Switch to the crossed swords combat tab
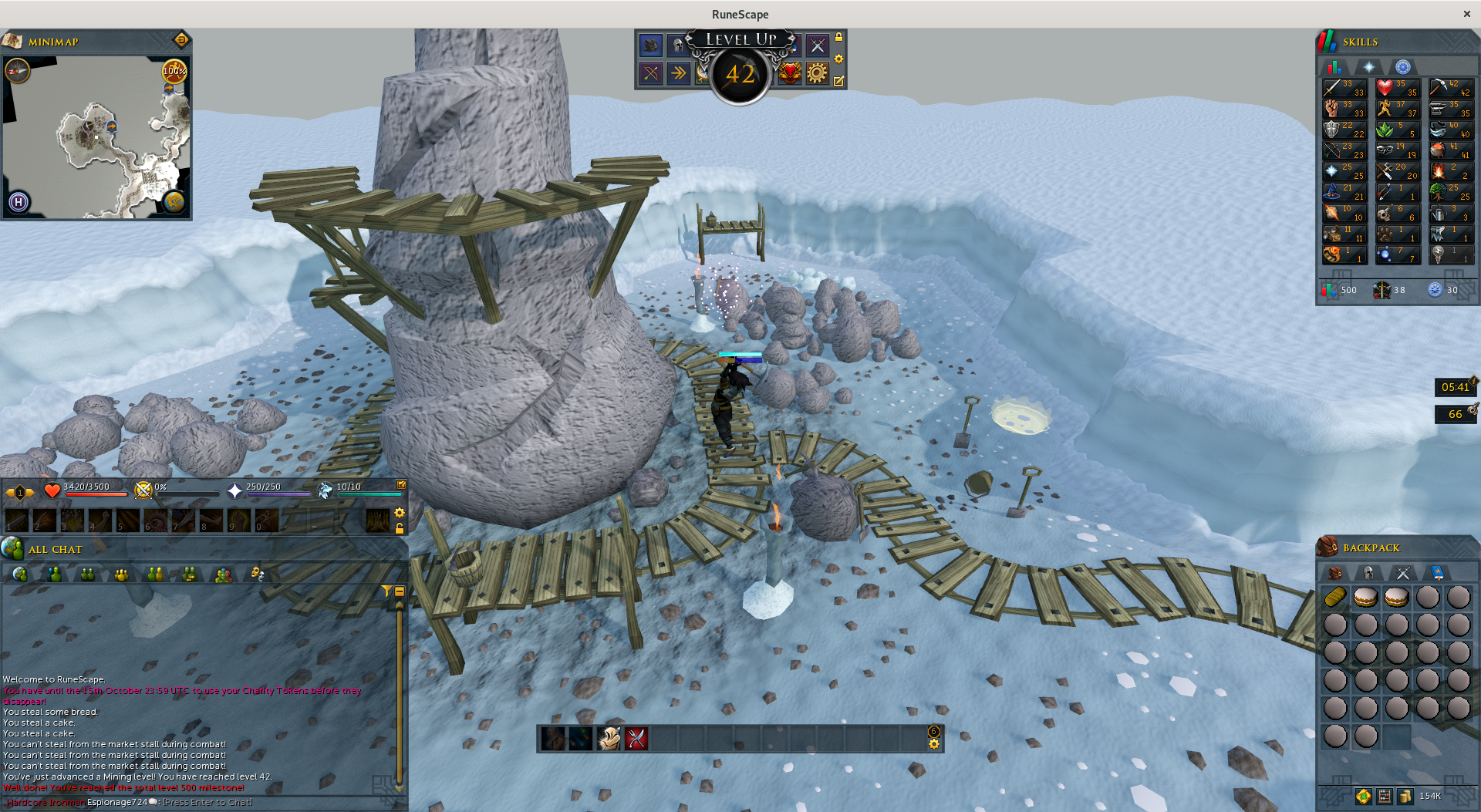 click(1402, 572)
